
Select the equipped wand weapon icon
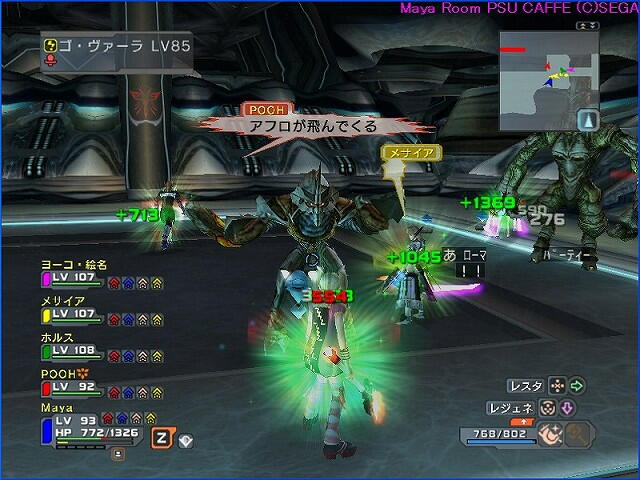click(548, 434)
